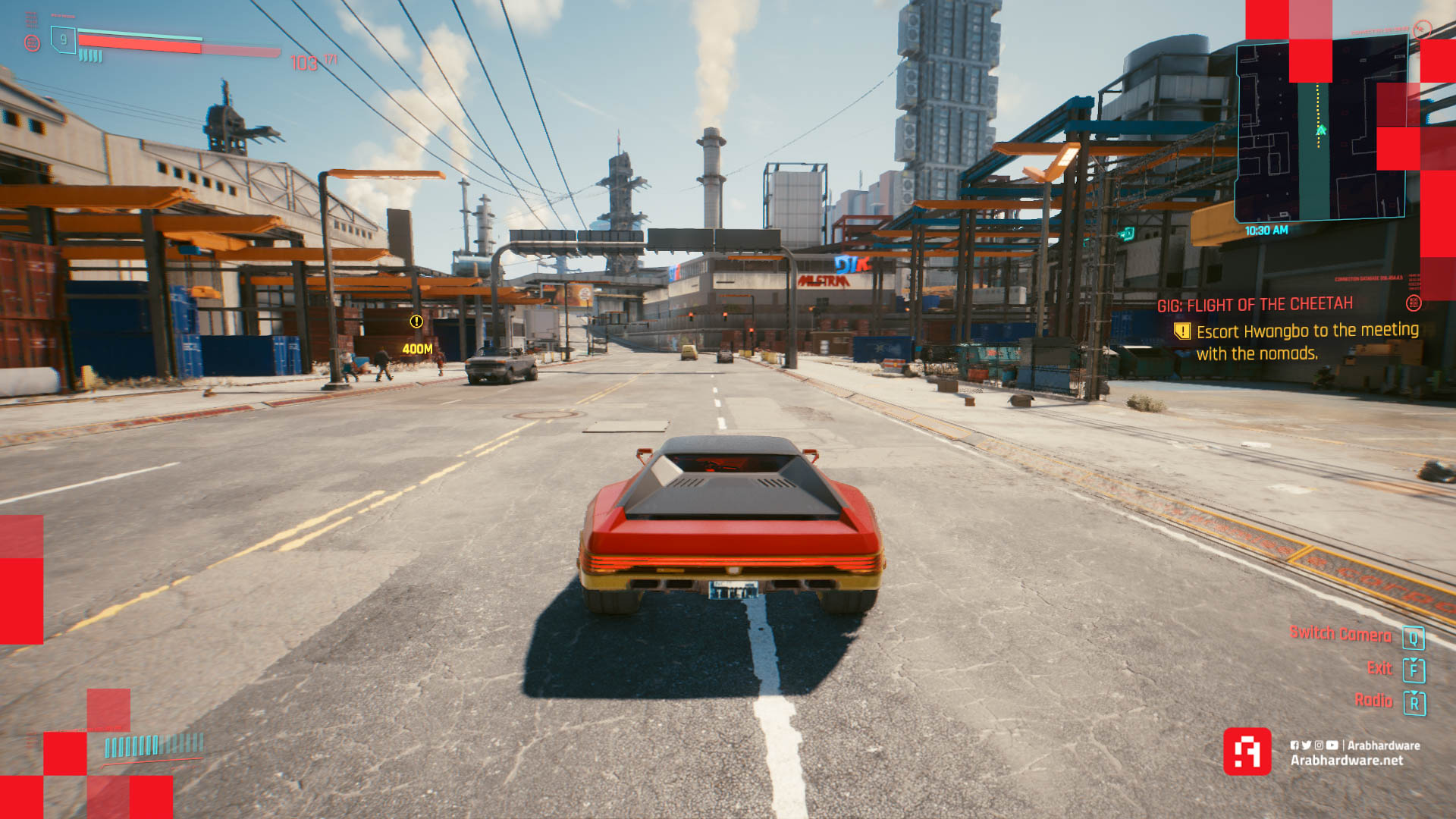The height and width of the screenshot is (819, 1456).
Task: Select the Flight of the Cheetah gig tracker
Action: click(1254, 305)
